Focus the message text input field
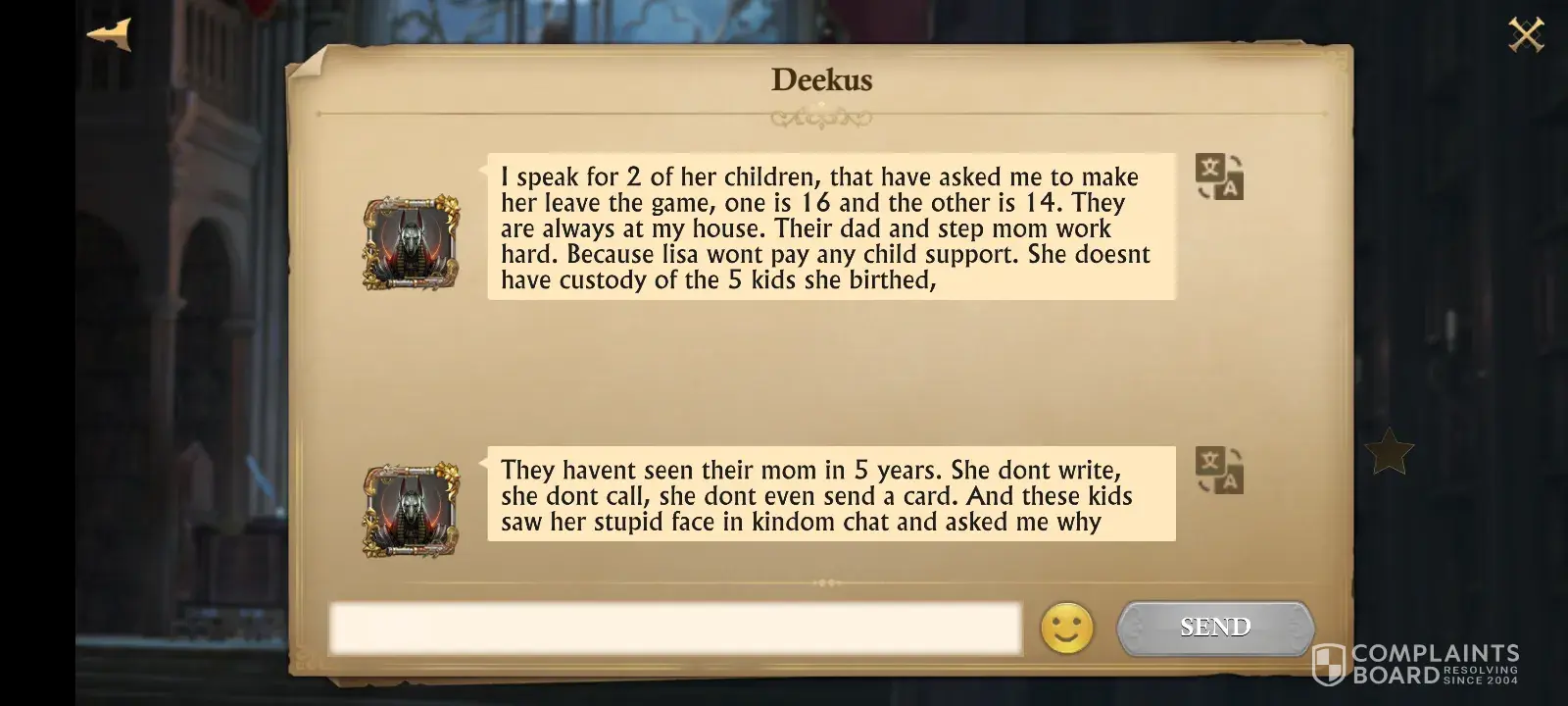This screenshot has height=706, width=1568. pos(674,628)
